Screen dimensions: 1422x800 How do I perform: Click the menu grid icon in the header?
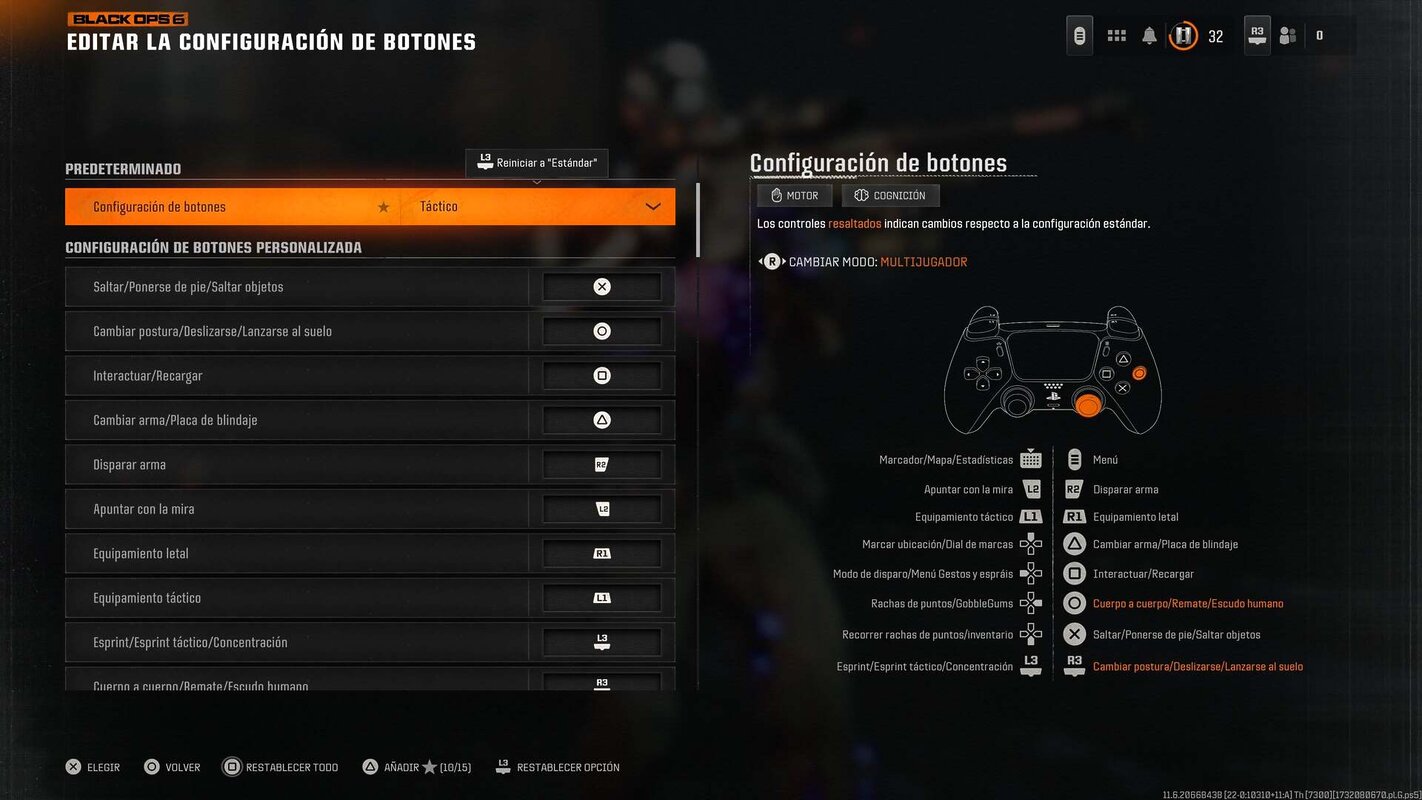tap(1116, 34)
